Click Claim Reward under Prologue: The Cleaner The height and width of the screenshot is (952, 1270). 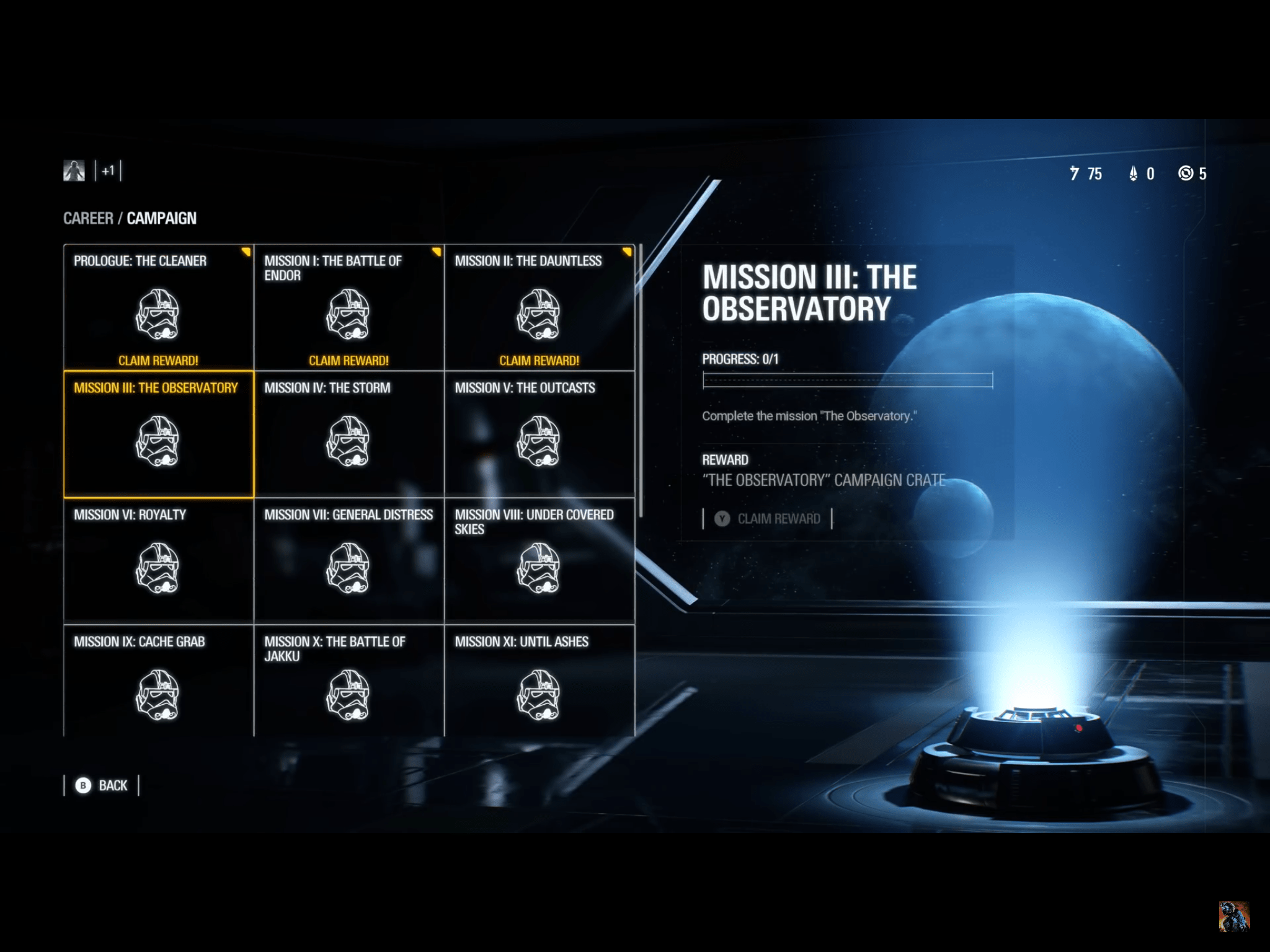[x=158, y=358]
